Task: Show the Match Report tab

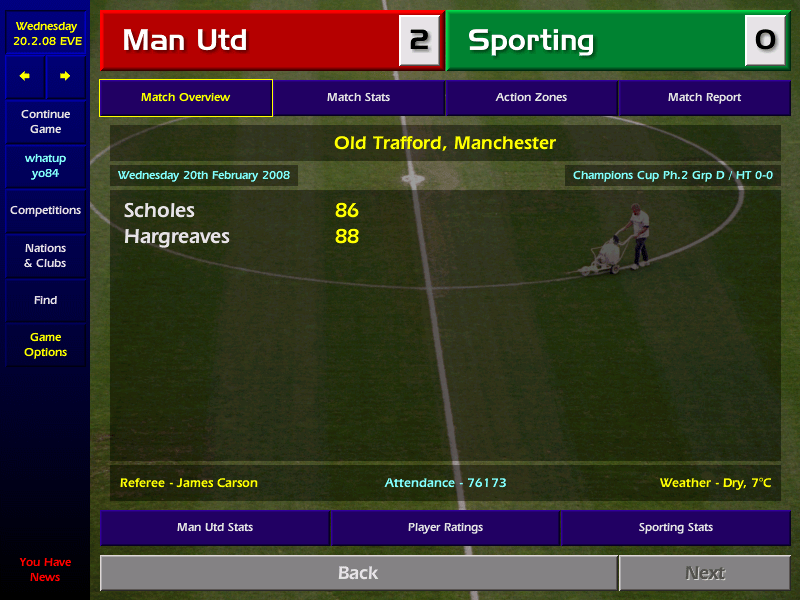Action: click(704, 97)
